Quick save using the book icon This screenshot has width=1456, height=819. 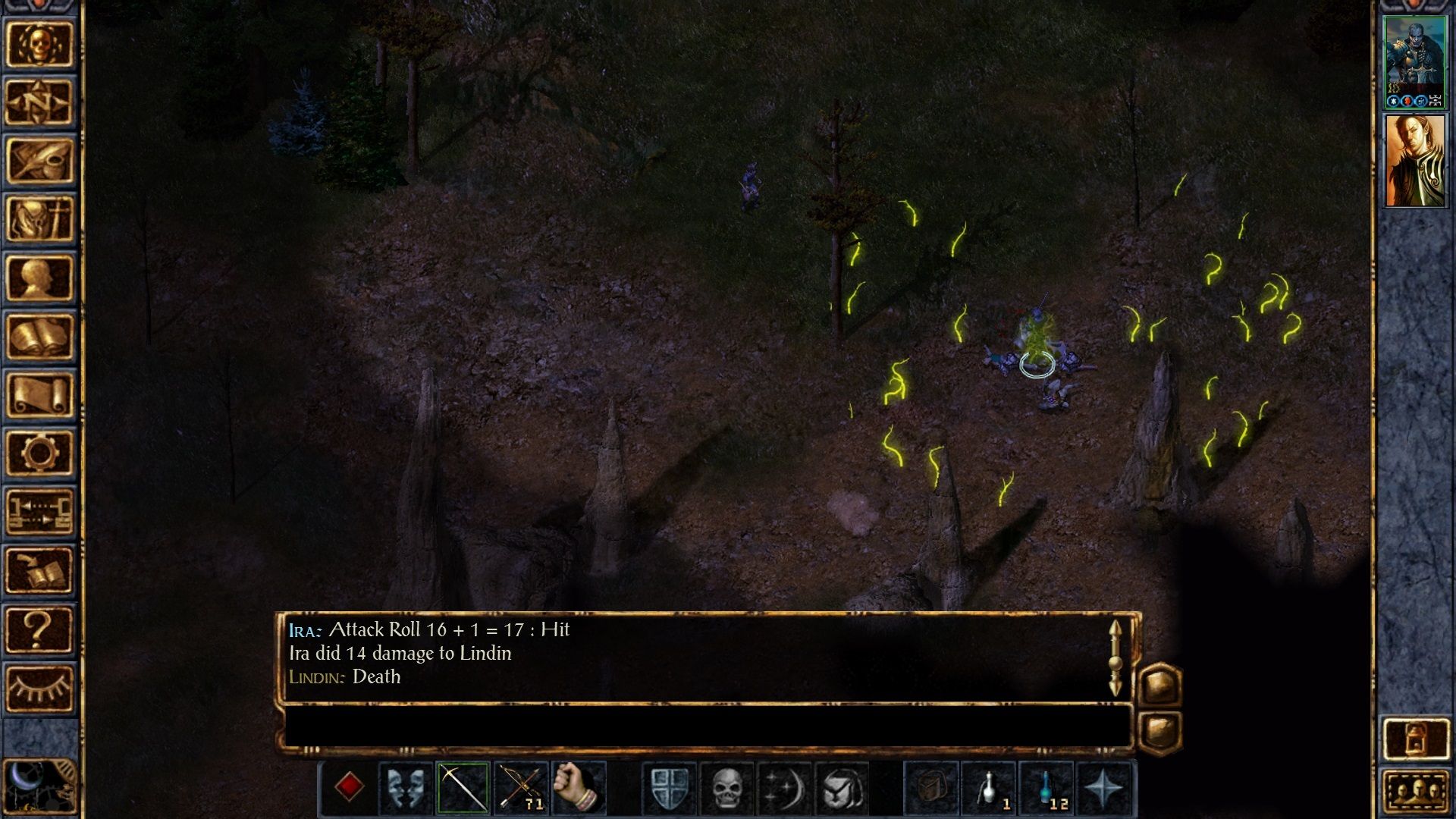click(x=39, y=570)
